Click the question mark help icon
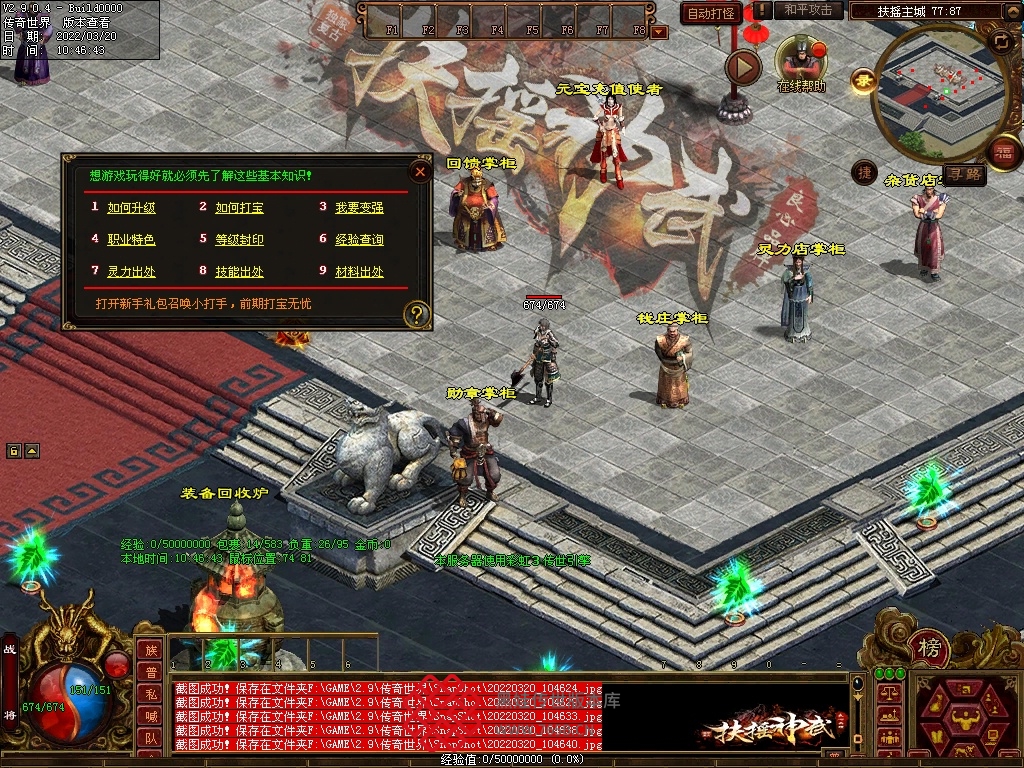Screen dimensions: 1024x768 pyautogui.click(x=416, y=315)
